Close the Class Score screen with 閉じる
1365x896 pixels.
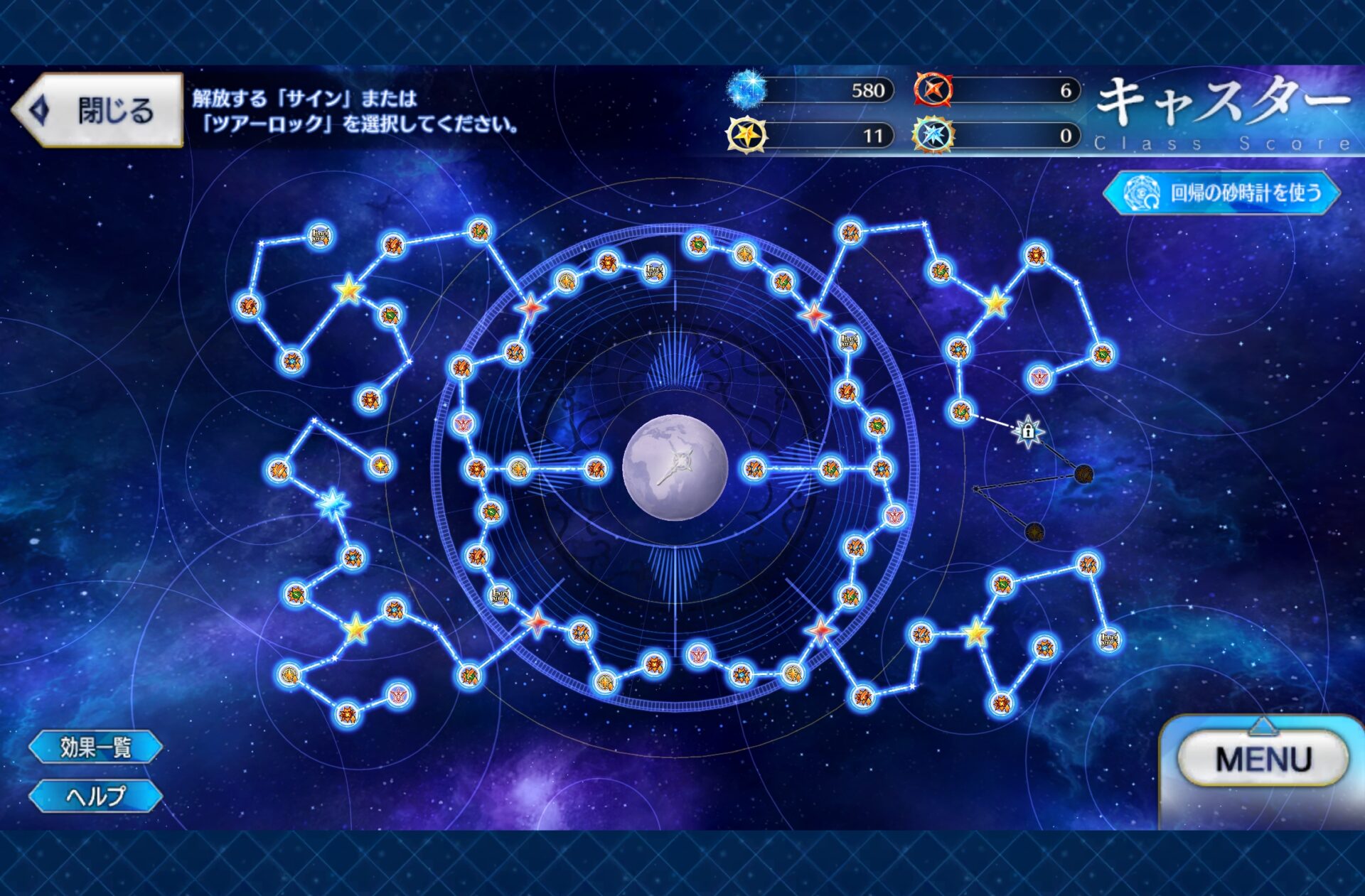coord(98,110)
